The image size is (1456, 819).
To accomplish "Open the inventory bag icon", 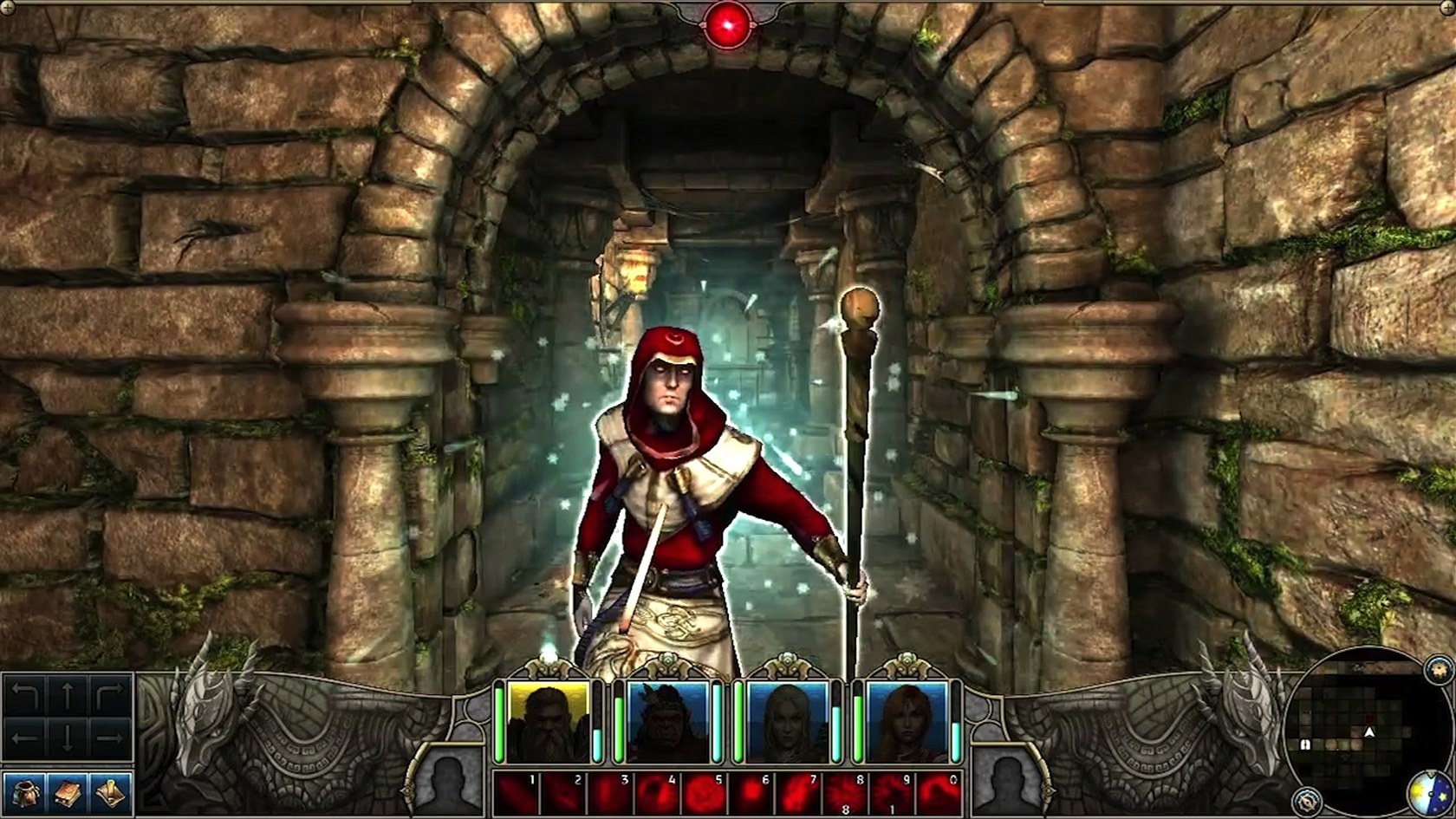I will pyautogui.click(x=25, y=793).
